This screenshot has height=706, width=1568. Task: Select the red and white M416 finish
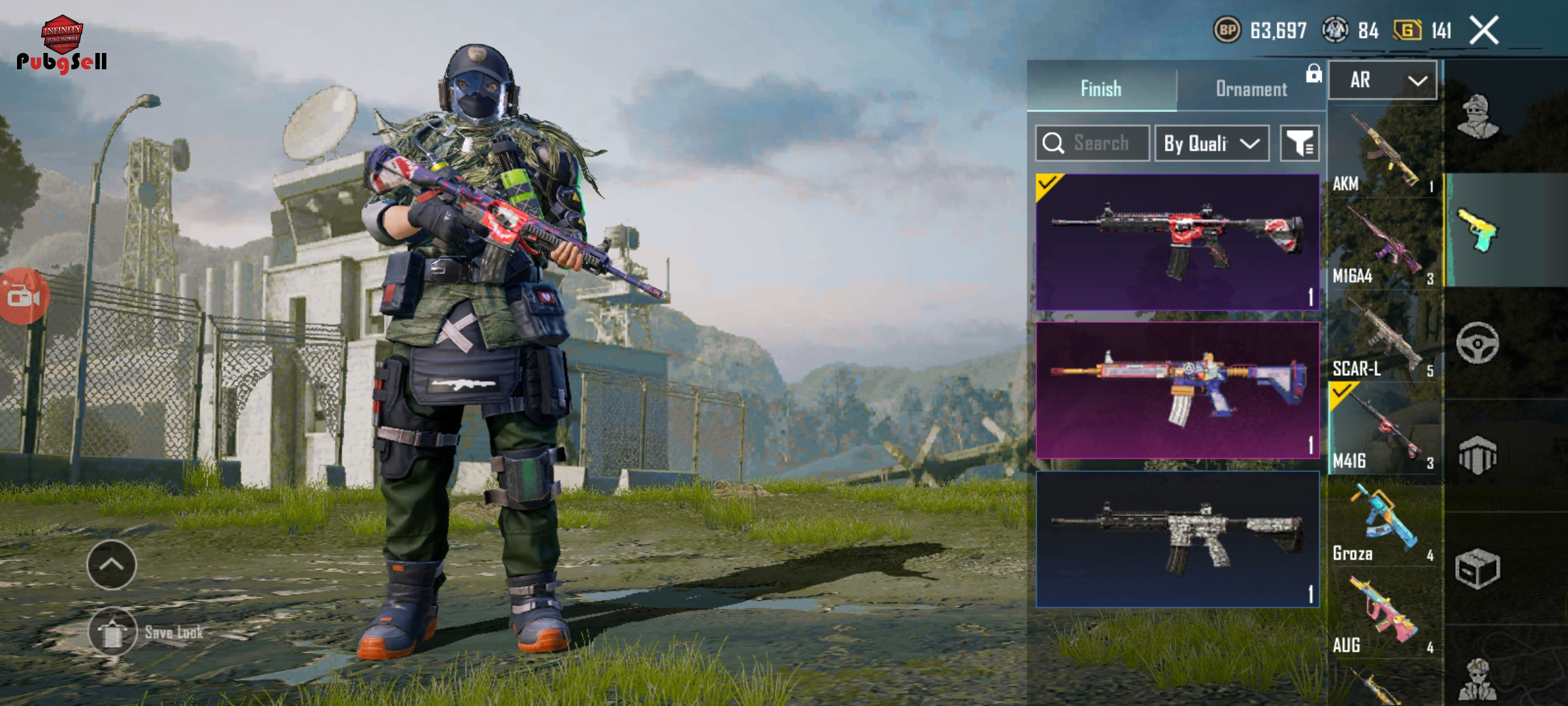[1177, 242]
